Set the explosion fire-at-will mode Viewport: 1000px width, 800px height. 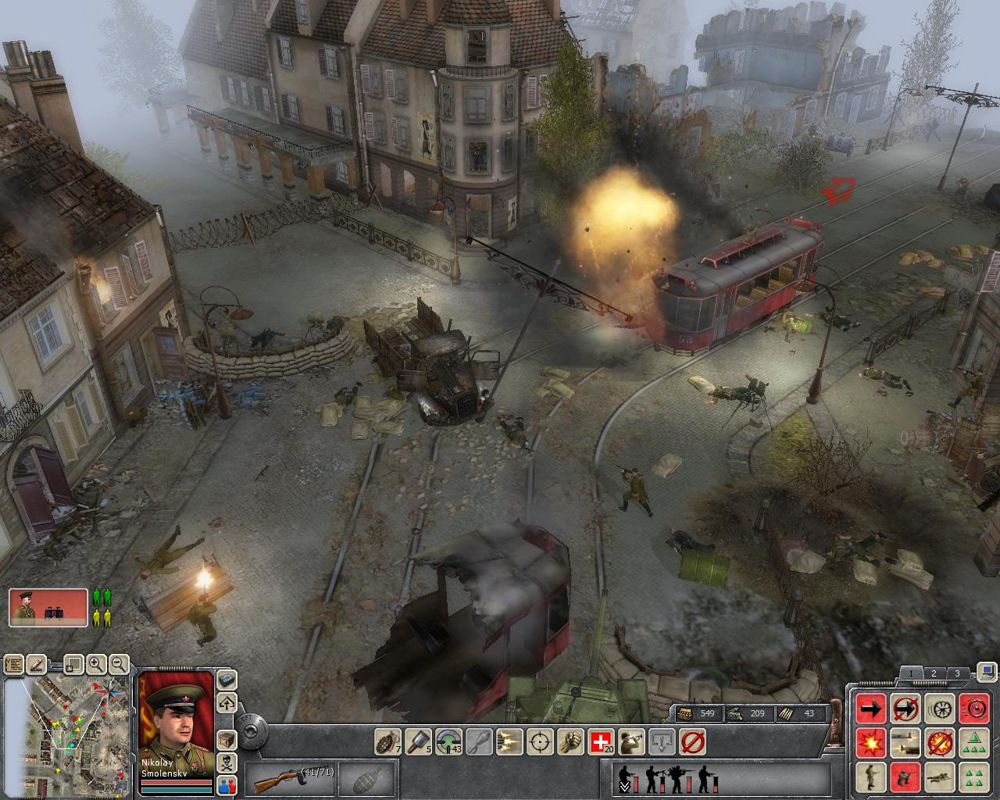click(x=872, y=742)
